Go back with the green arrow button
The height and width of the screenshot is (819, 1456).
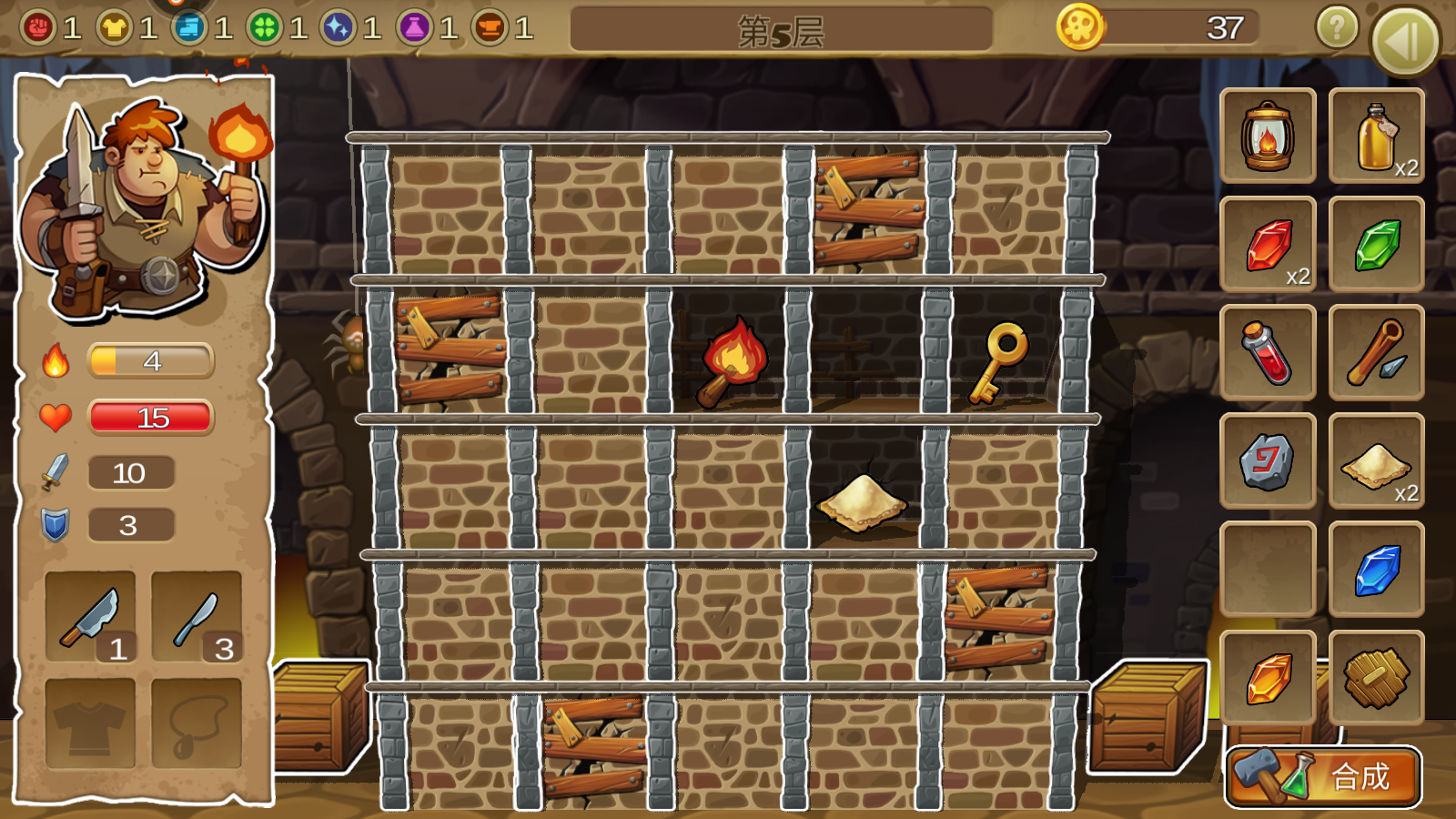point(1404,40)
